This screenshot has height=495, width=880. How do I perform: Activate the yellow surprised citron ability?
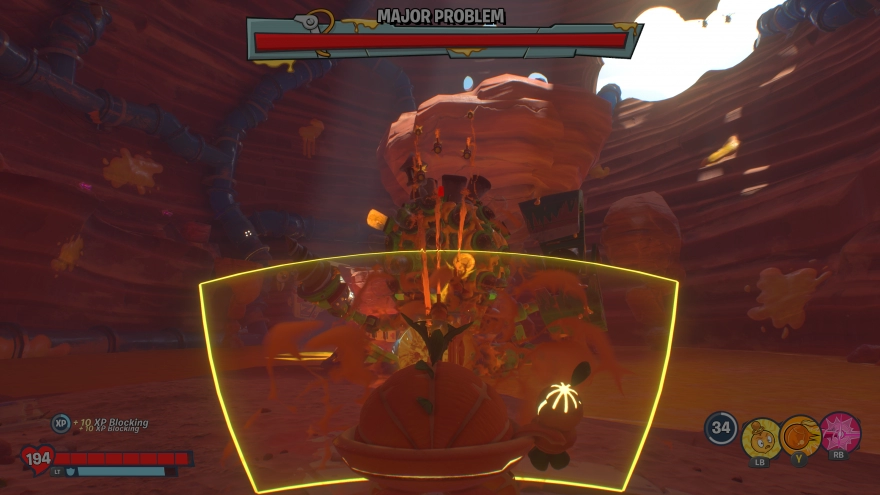(761, 436)
